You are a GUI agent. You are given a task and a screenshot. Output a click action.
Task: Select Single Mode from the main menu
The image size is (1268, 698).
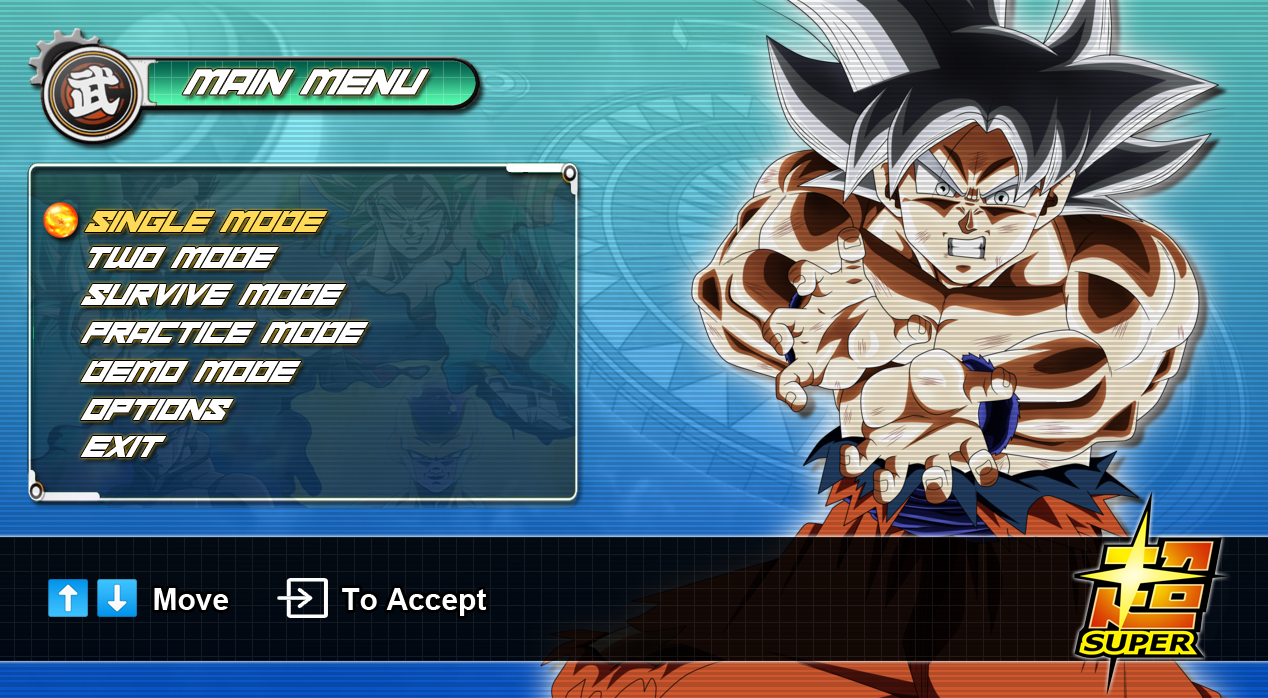pos(206,221)
